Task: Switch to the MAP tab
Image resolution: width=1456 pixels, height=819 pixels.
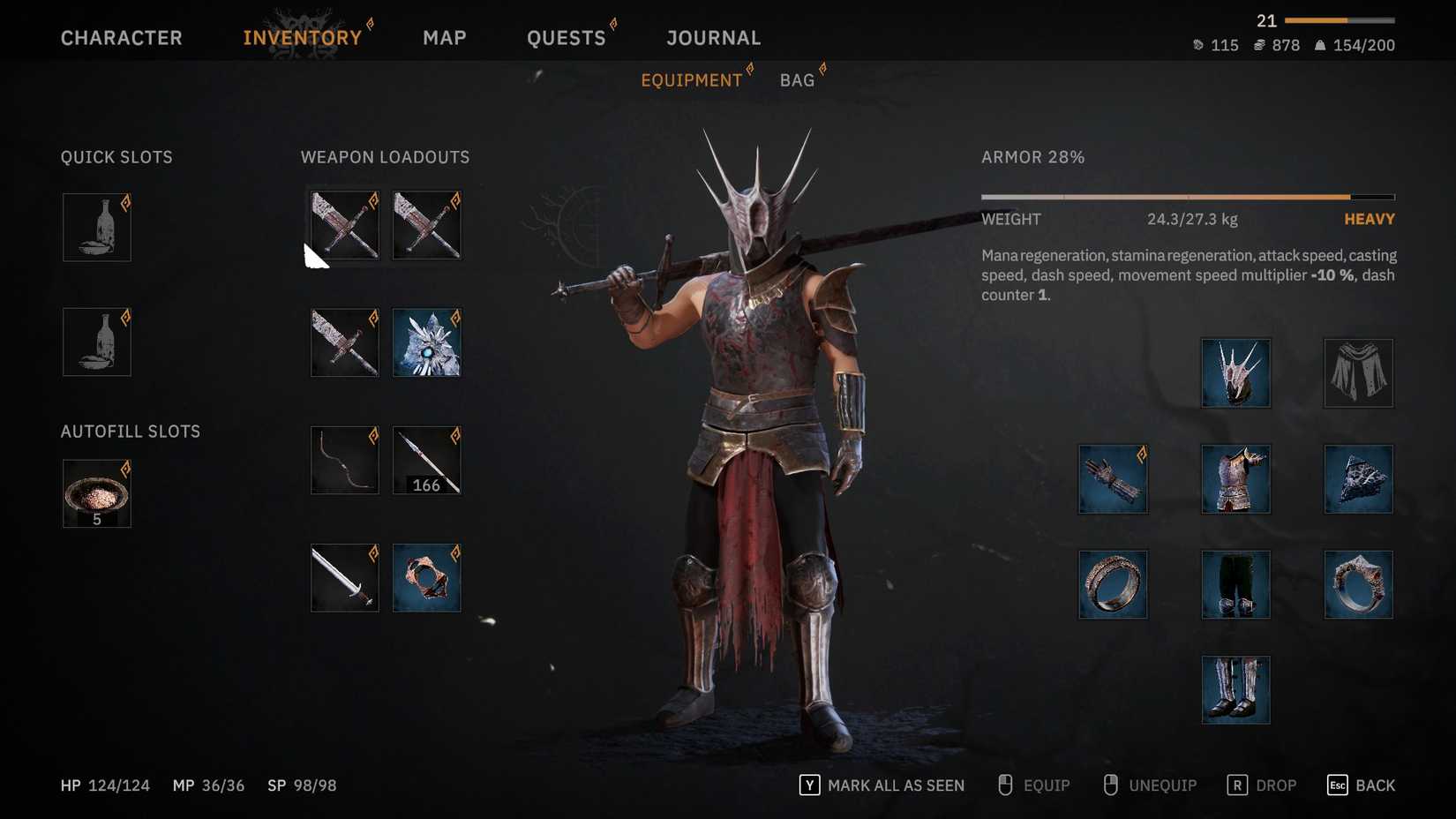Action: click(445, 37)
